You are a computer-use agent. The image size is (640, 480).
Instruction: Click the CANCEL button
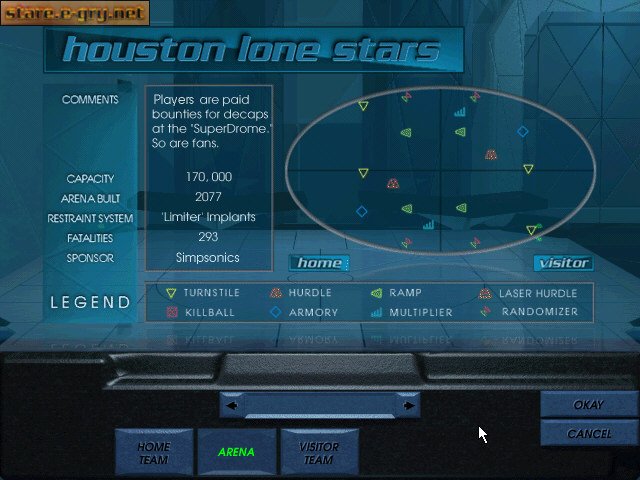[x=589, y=433]
